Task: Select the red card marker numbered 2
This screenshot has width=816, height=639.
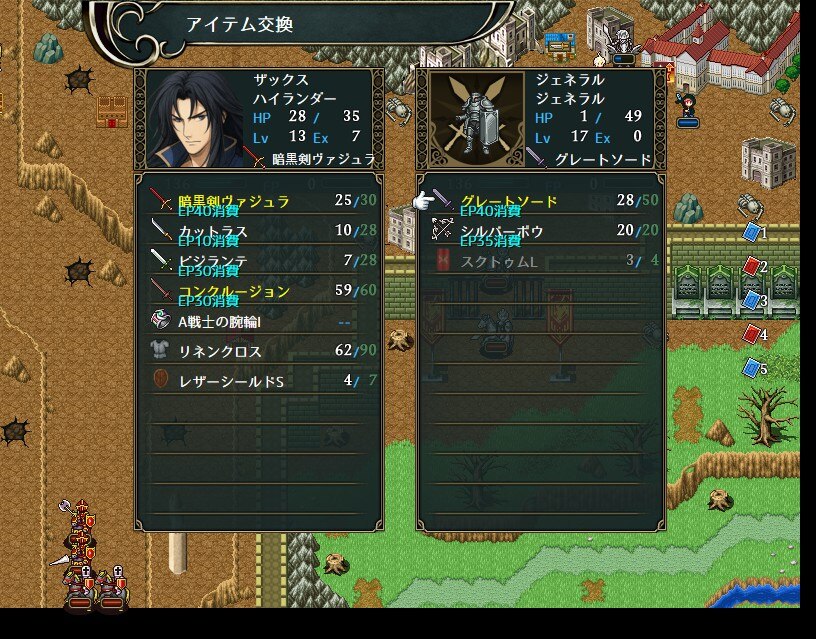Action: (x=752, y=267)
